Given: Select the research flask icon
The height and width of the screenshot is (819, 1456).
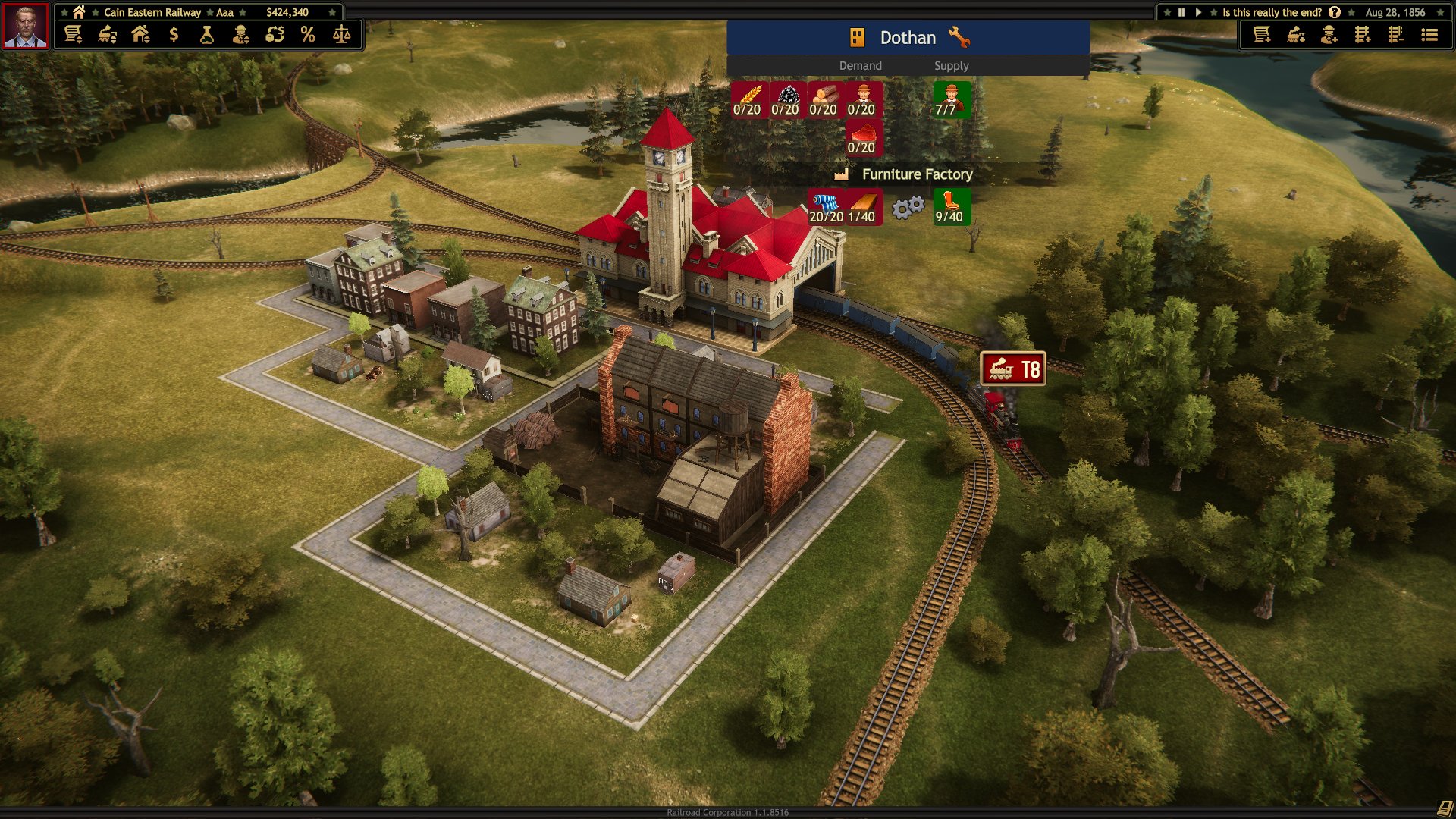Looking at the screenshot, I should pos(207,34).
